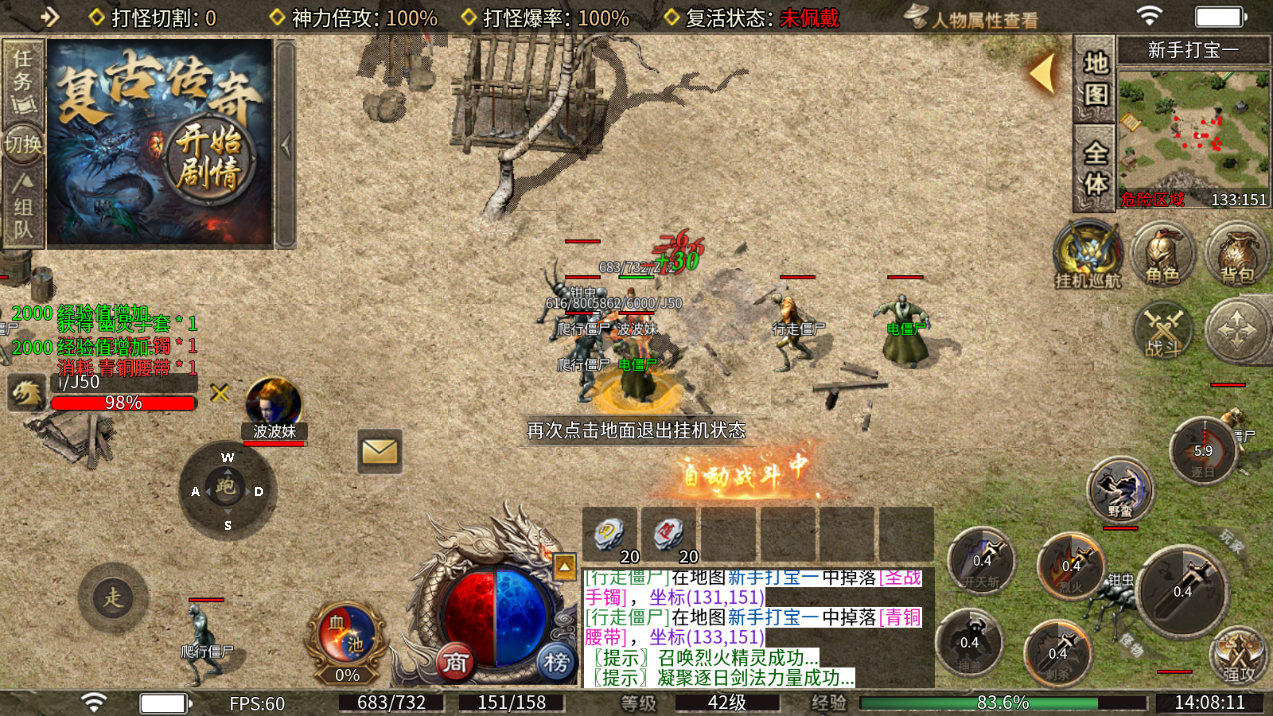Open the 背包 backpack

pyautogui.click(x=1237, y=253)
